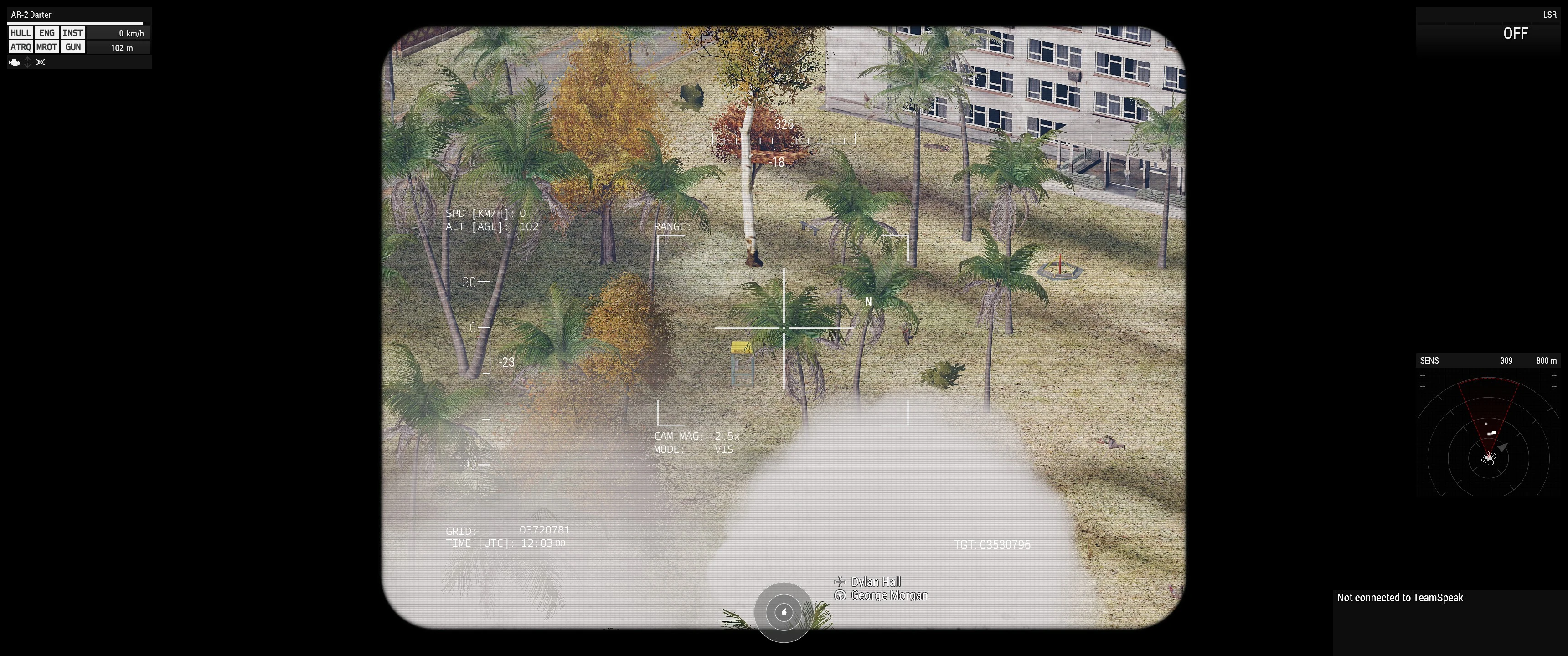
Task: Click the engine icon in vehicle panel
Action: pyautogui.click(x=15, y=62)
